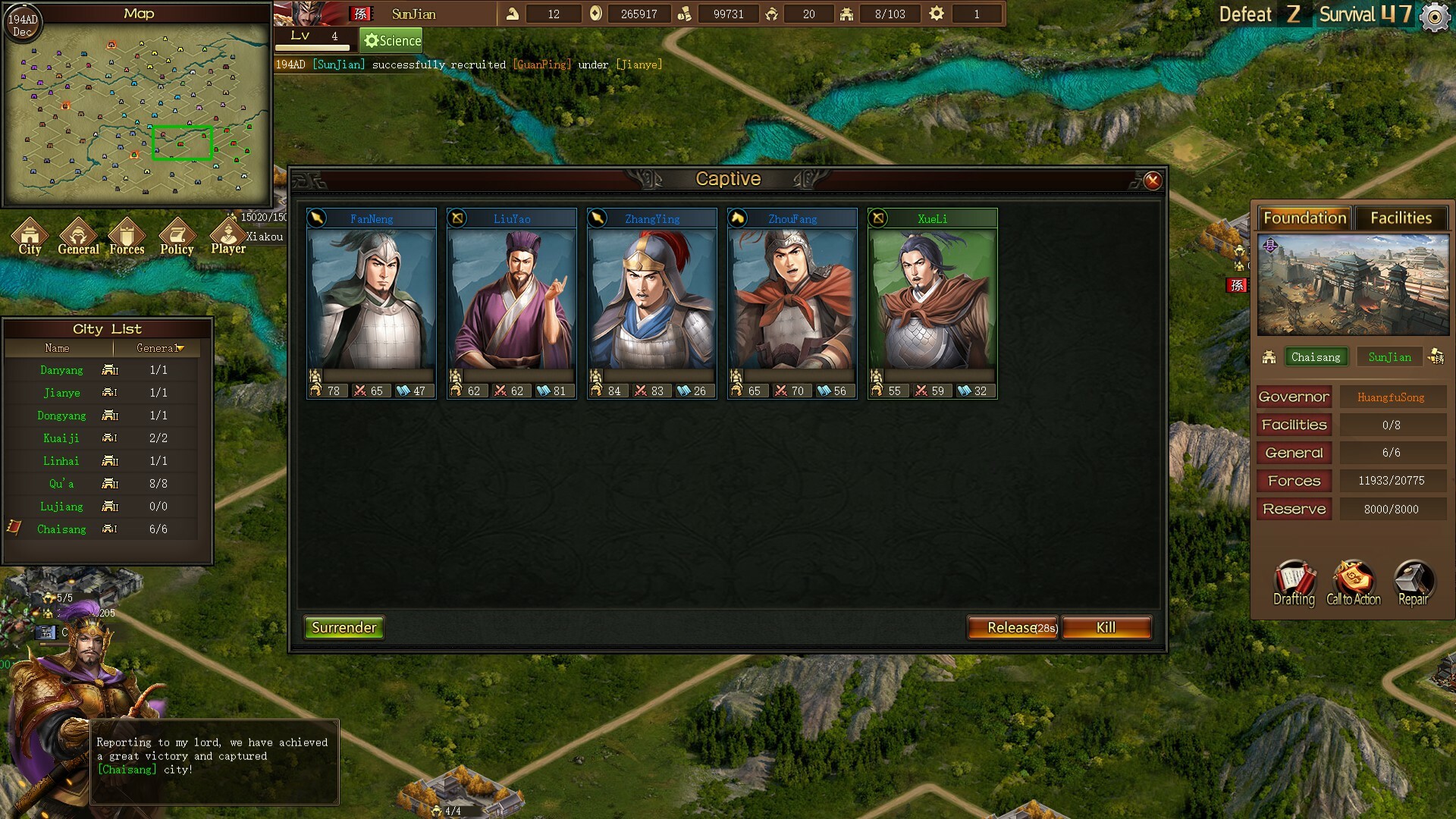Open the settings gear

(1434, 17)
